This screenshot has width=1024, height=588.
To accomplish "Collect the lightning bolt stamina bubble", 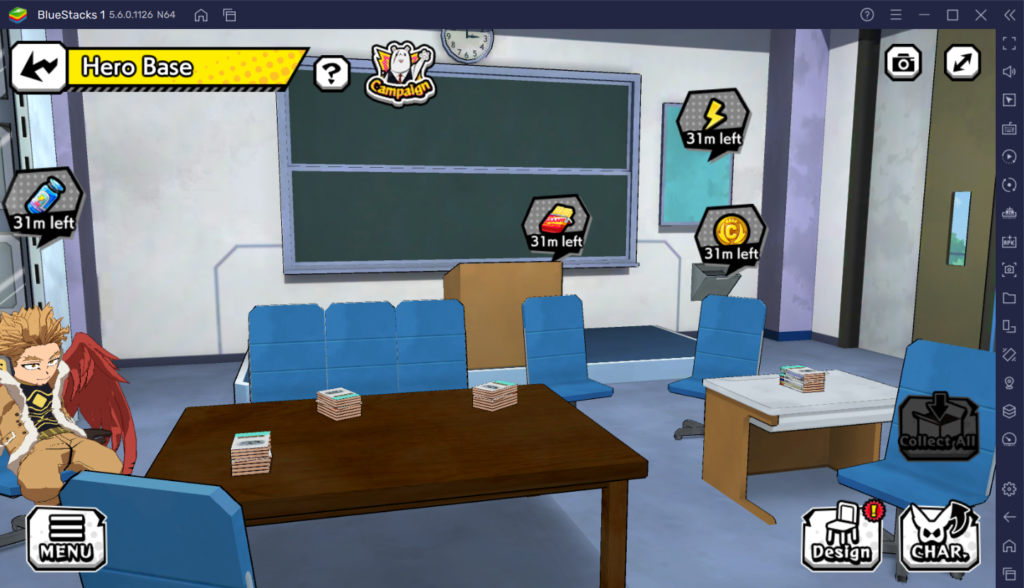I will [713, 121].
